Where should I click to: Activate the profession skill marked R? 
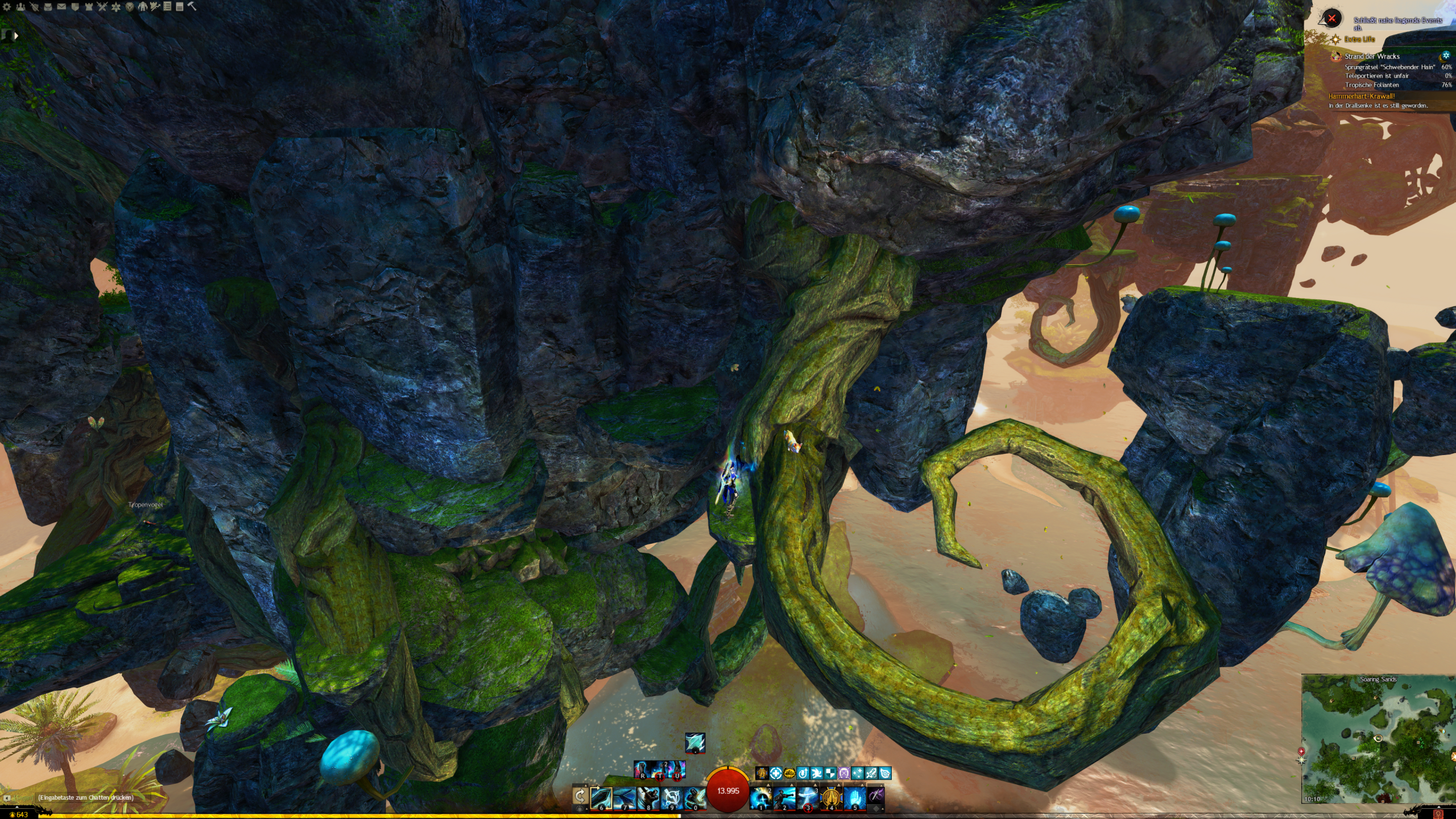(643, 770)
